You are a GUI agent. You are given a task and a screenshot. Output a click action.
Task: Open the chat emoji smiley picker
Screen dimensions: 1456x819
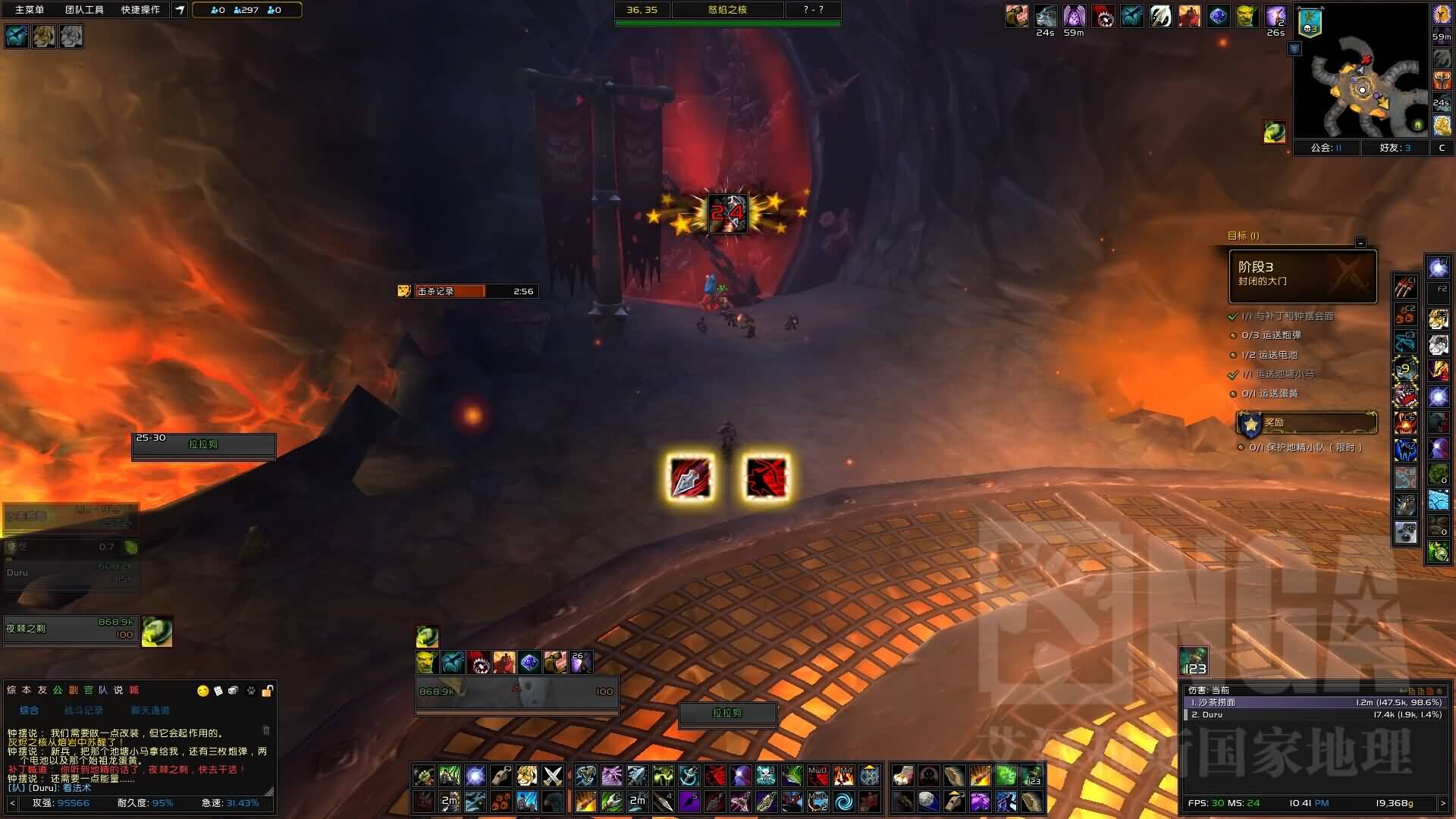tap(202, 691)
